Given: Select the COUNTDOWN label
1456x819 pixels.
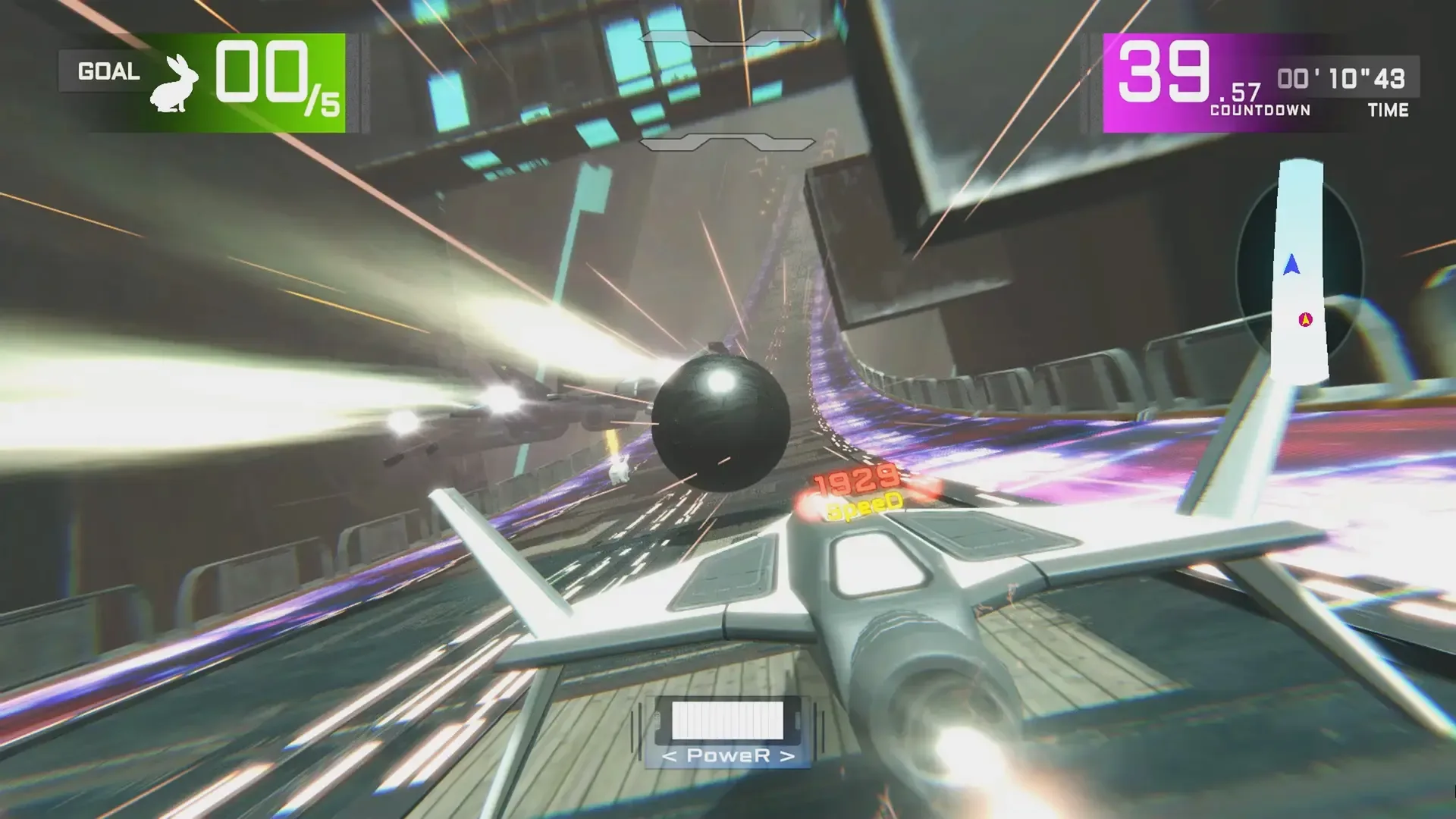Looking at the screenshot, I should (x=1259, y=110).
